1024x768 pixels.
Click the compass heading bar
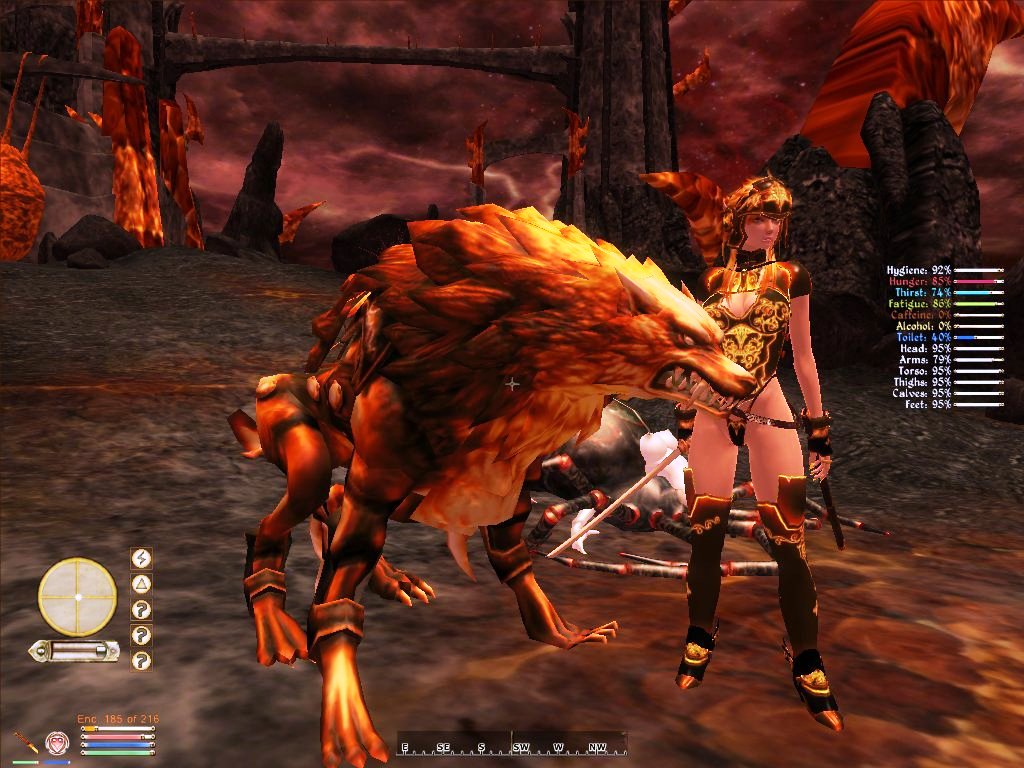pos(511,745)
